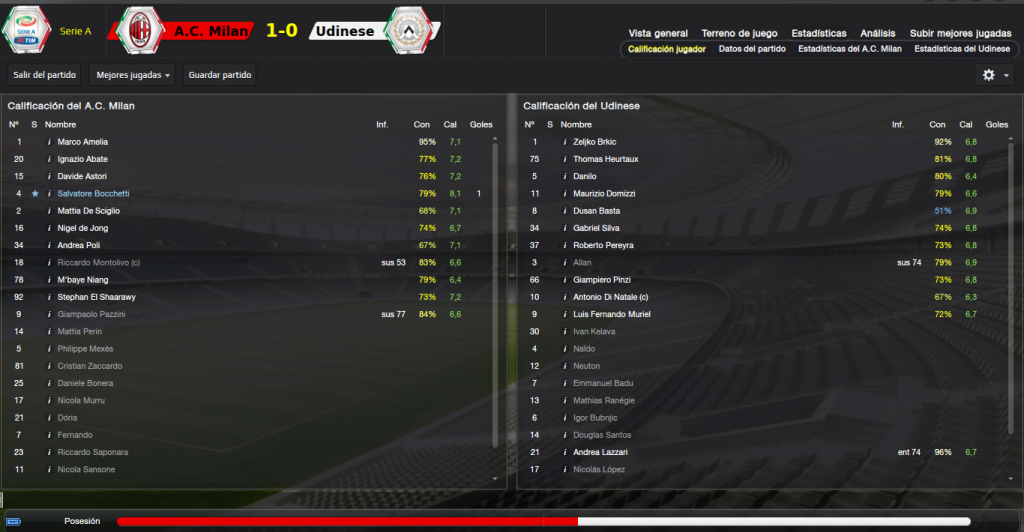Click the Serie A competition label
Viewport: 1024px width, 532px height.
[75, 31]
